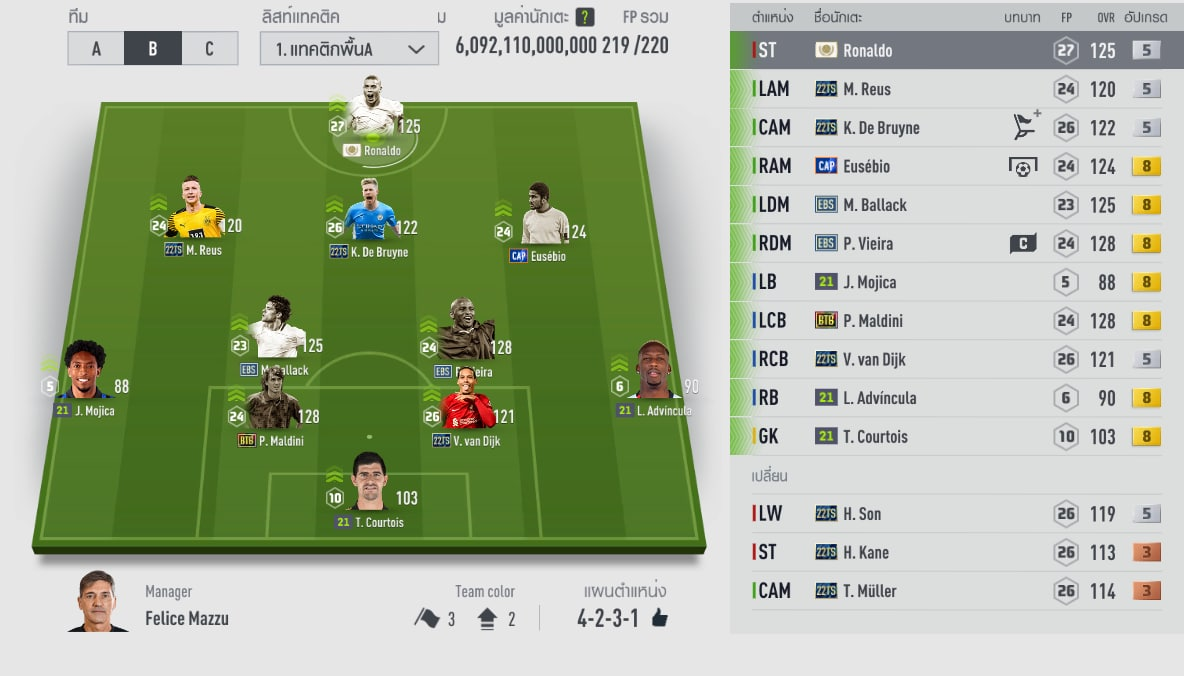Pick the Eusébio RAM list row
Image resolution: width=1184 pixels, height=676 pixels.
955,166
